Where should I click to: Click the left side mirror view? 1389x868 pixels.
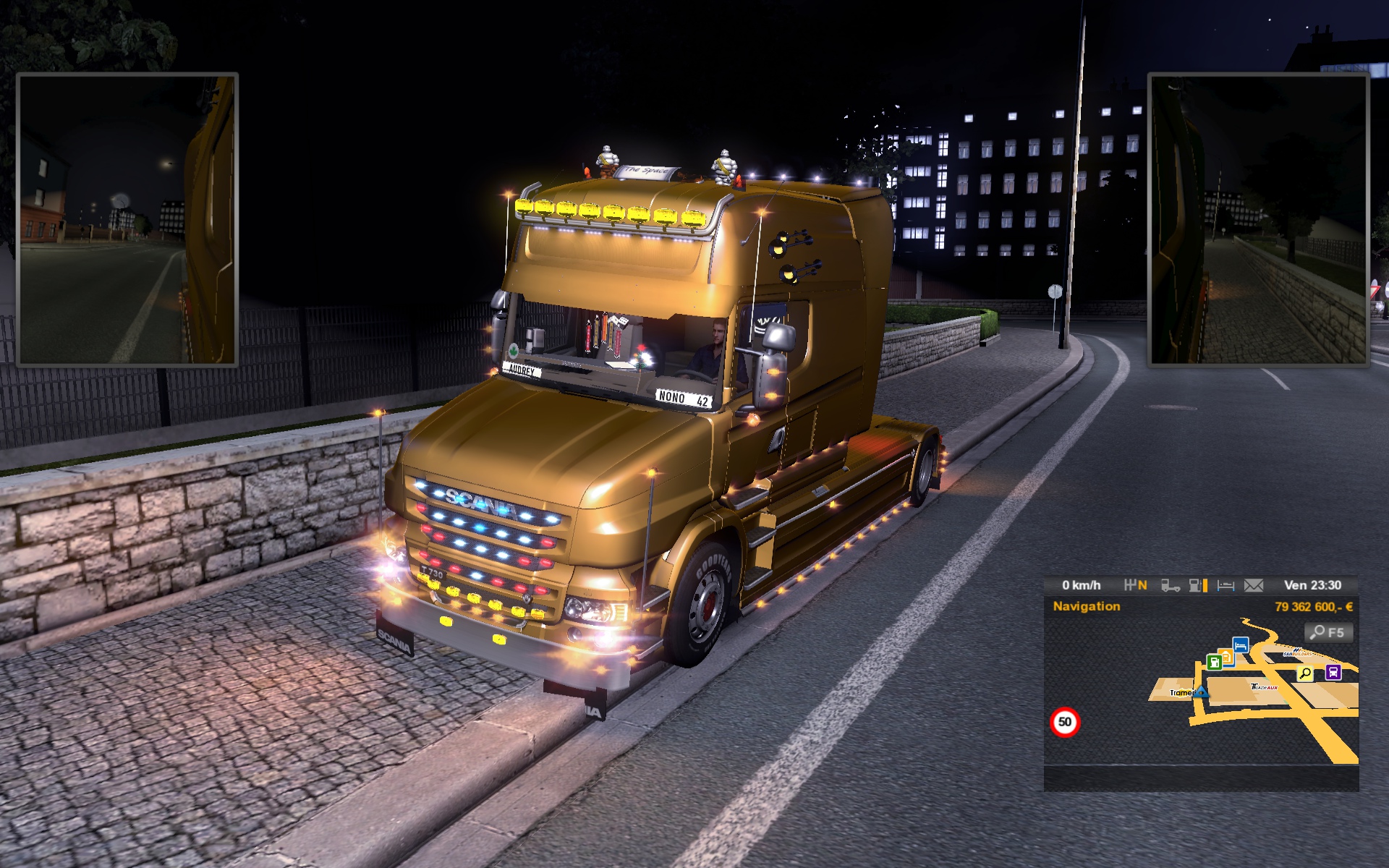[x=127, y=219]
